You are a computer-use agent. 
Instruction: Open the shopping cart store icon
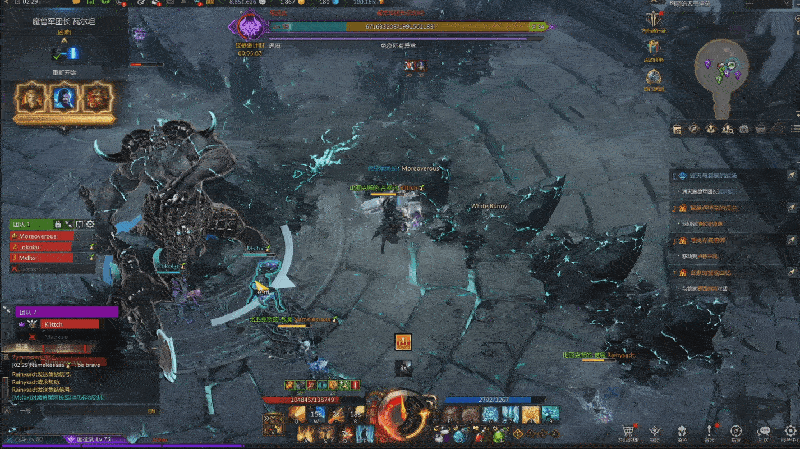coord(627,429)
